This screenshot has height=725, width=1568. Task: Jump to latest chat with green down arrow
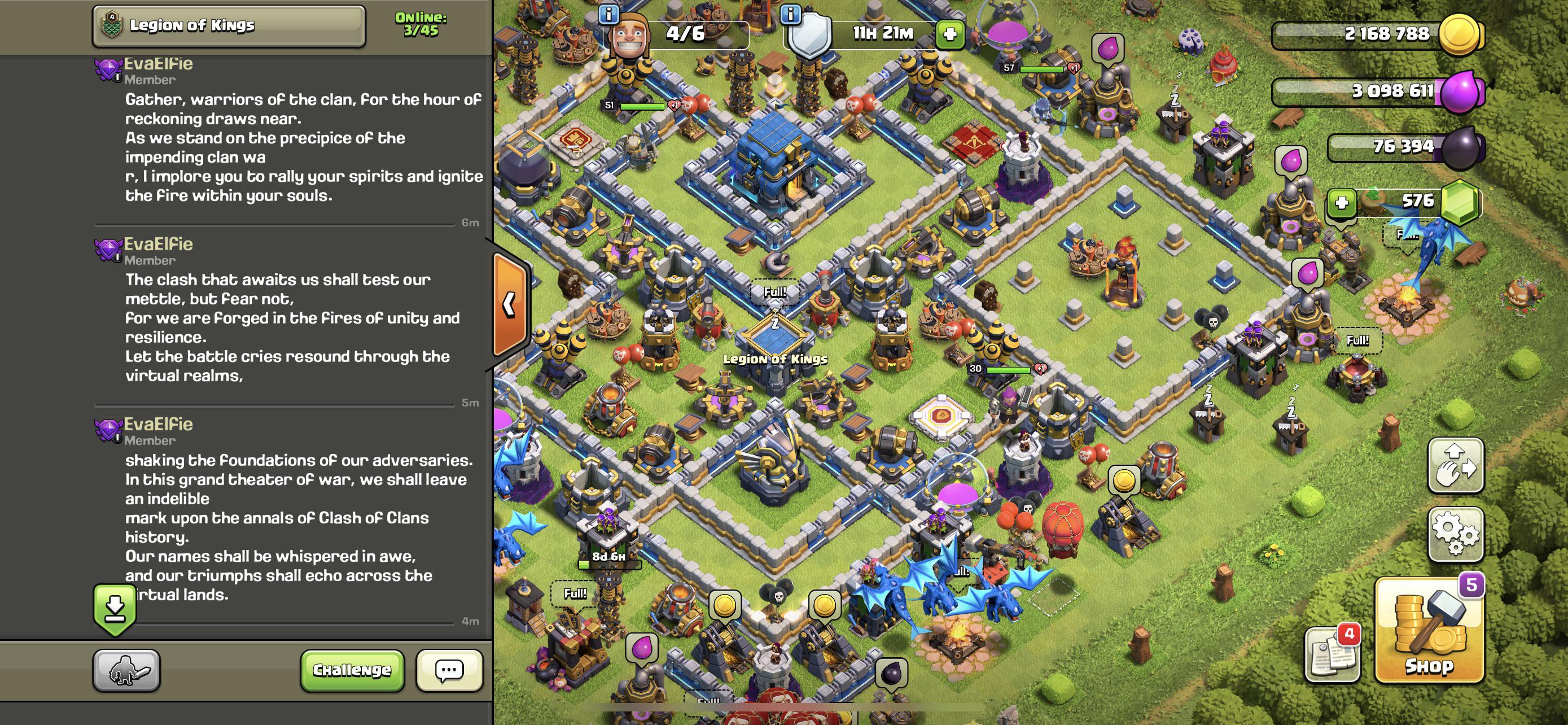point(115,609)
